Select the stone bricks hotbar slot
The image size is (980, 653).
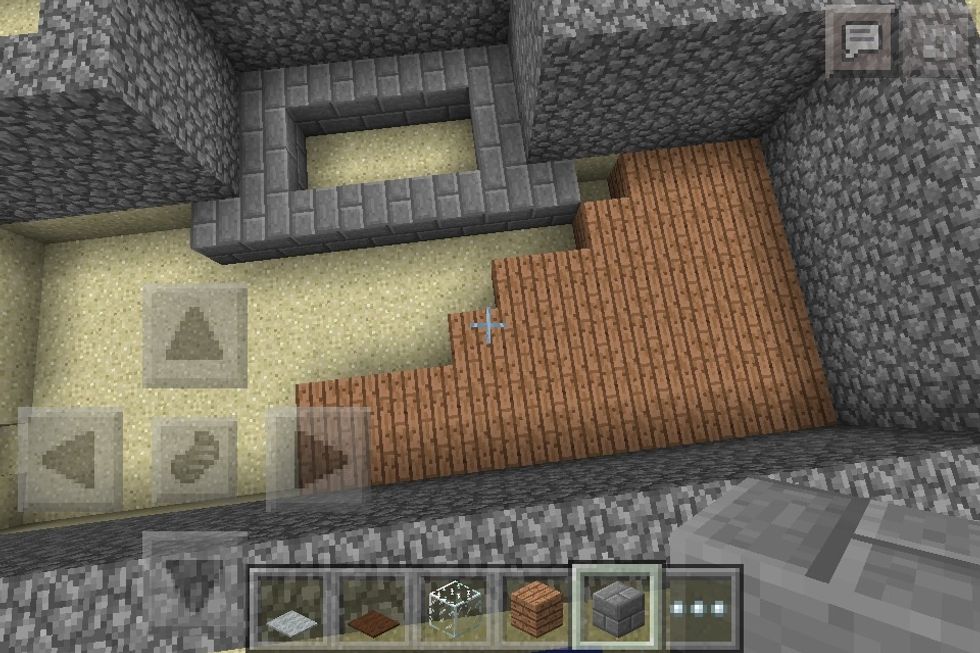tap(617, 606)
